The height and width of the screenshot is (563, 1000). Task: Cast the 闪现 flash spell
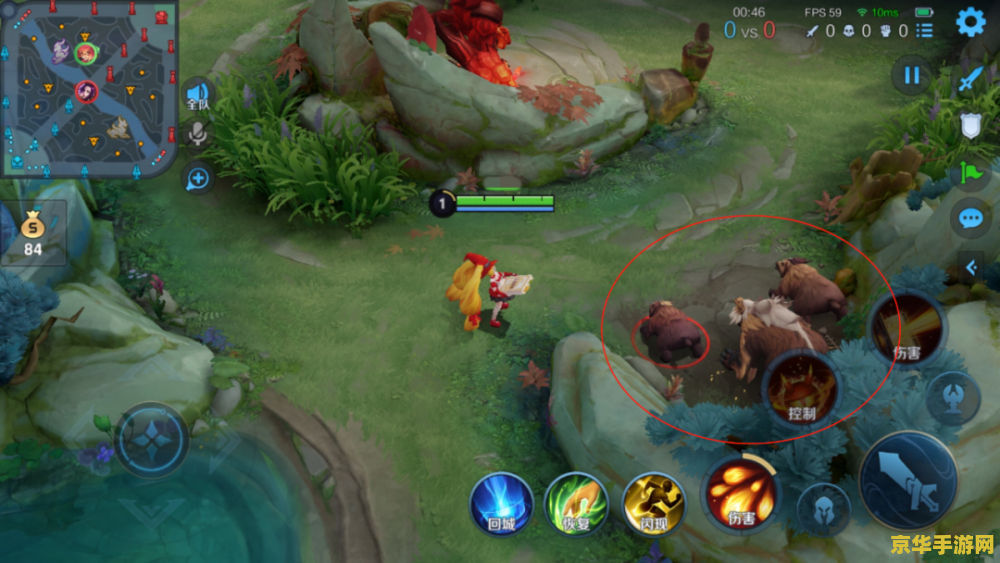[652, 501]
